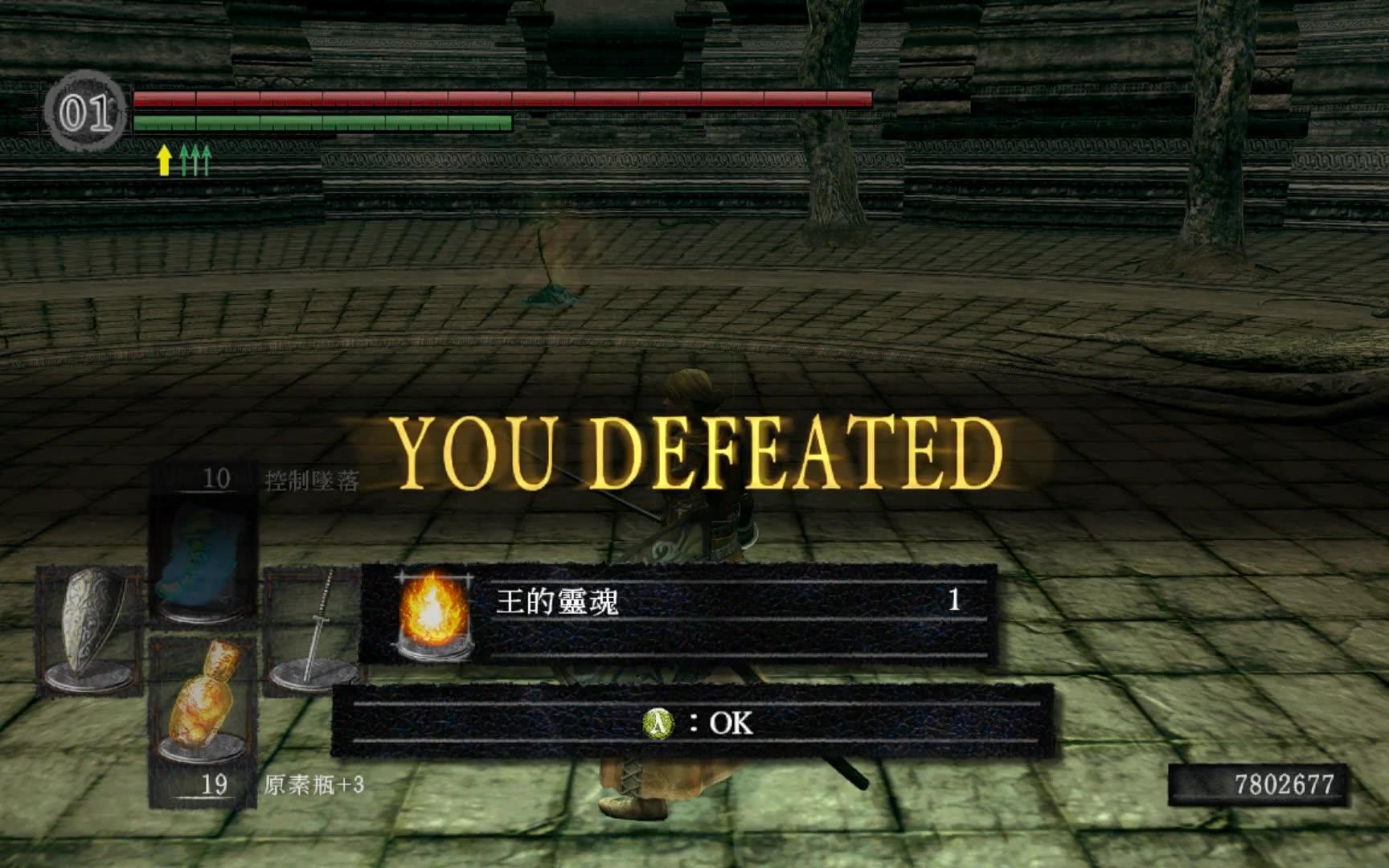Confirm the OK prompt bar
Image resolution: width=1389 pixels, height=868 pixels.
pyautogui.click(x=693, y=722)
